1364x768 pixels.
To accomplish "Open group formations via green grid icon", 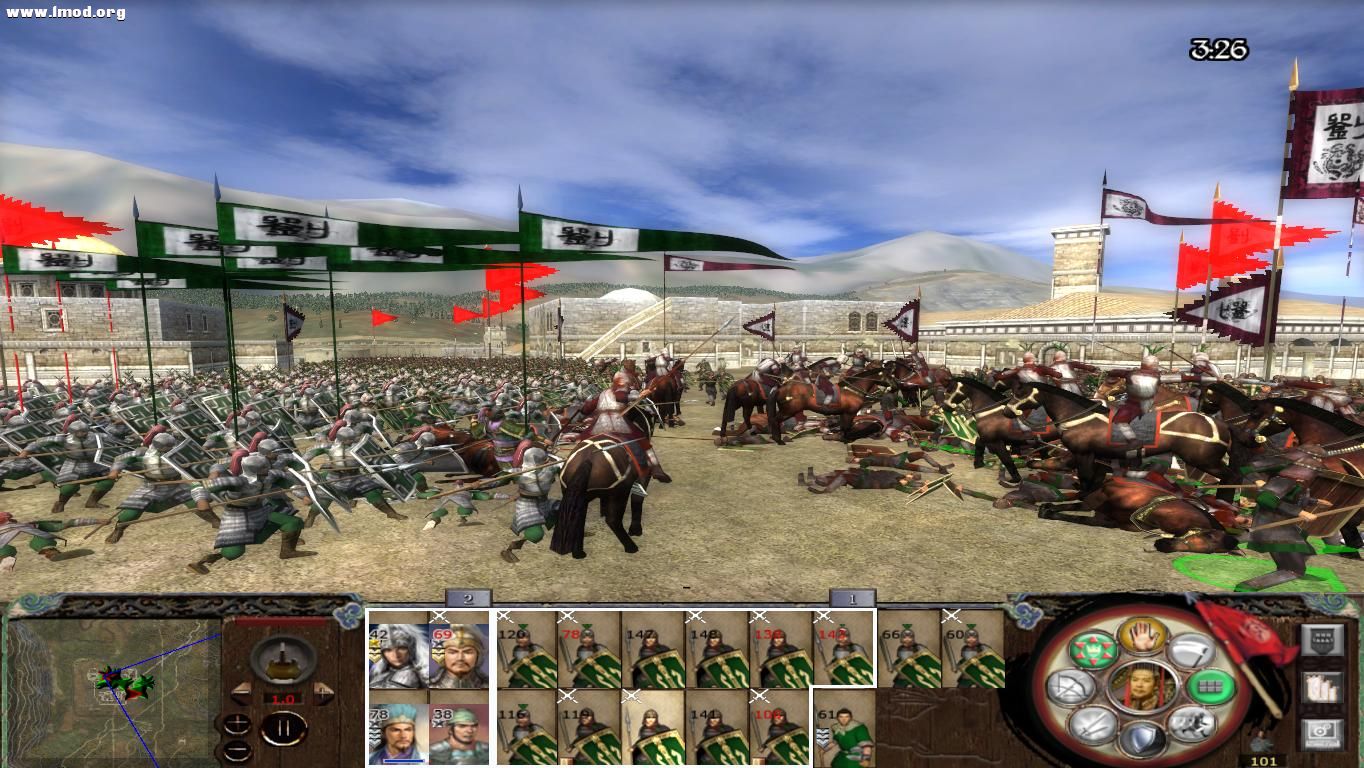I will coord(1209,688).
